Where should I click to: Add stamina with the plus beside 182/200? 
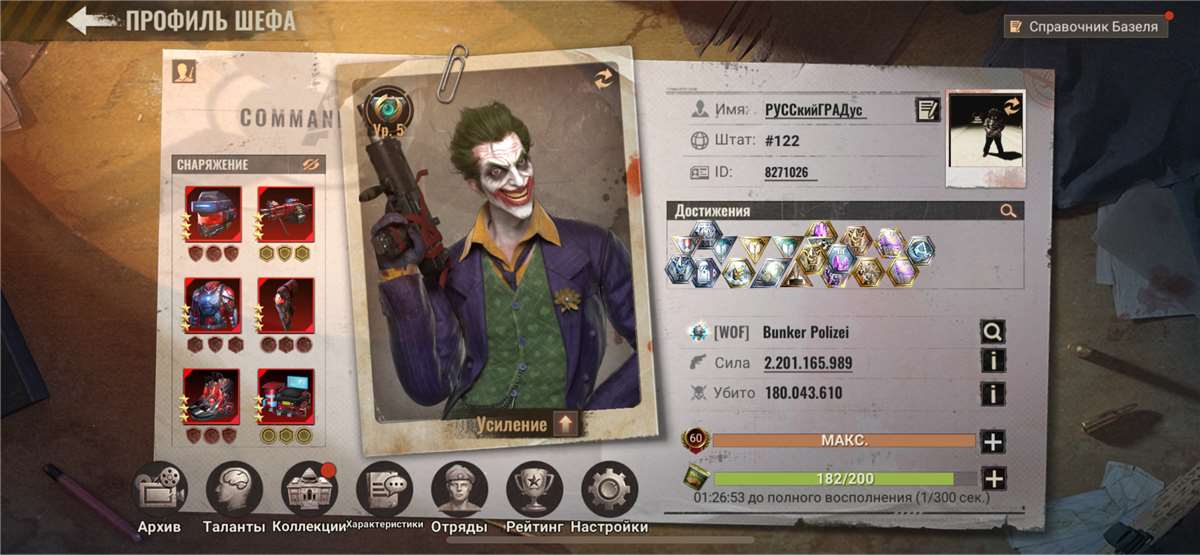click(x=992, y=478)
